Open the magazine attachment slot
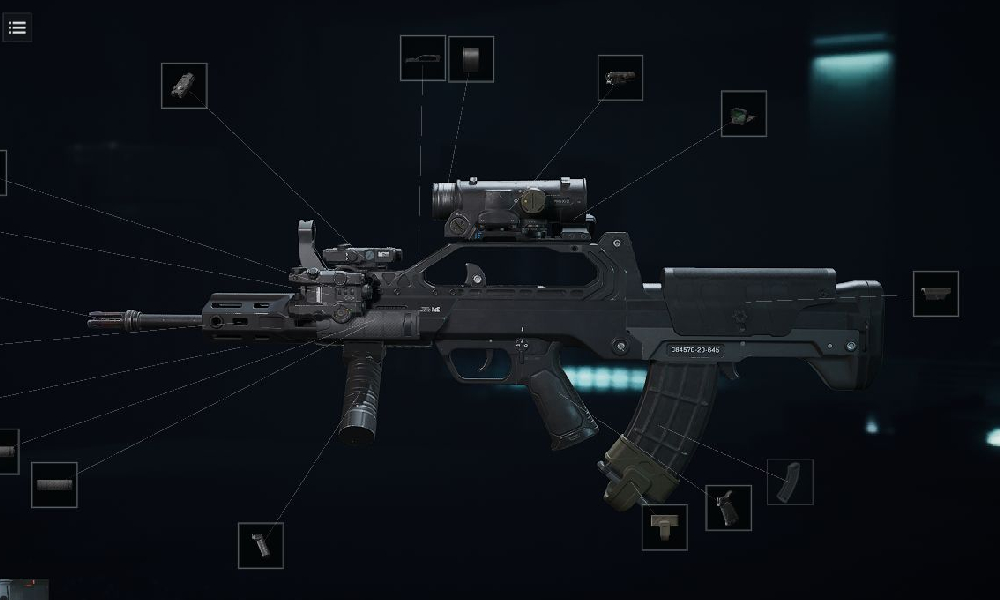This screenshot has height=600, width=1000. click(789, 482)
